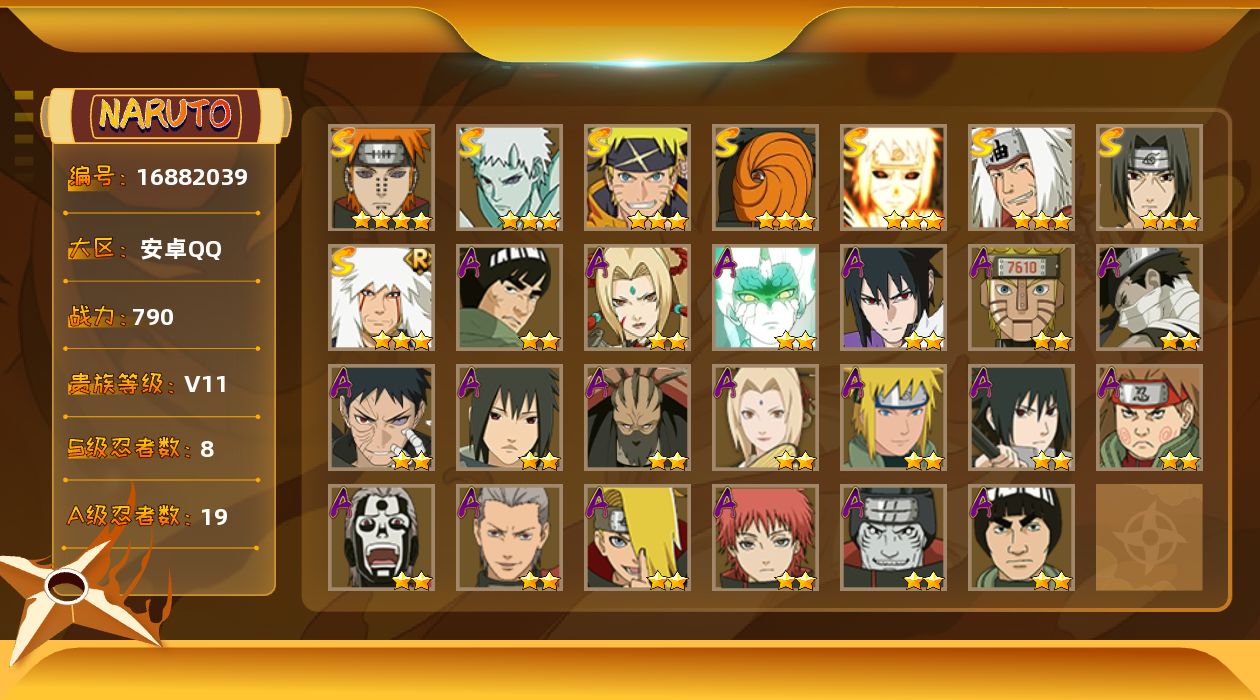The height and width of the screenshot is (700, 1260).
Task: Pick the green-glowing white creature tile
Action: tap(765, 297)
